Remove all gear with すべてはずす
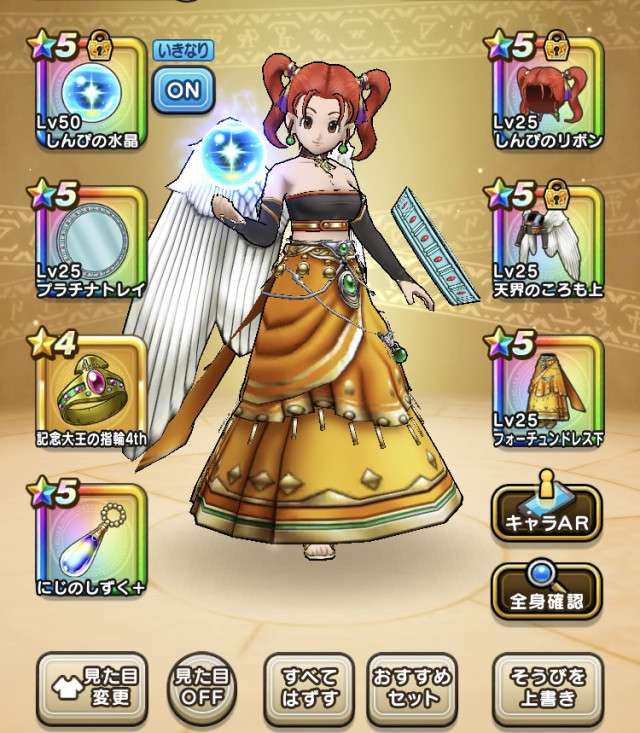Viewport: 640px width, 733px height. [x=308, y=688]
